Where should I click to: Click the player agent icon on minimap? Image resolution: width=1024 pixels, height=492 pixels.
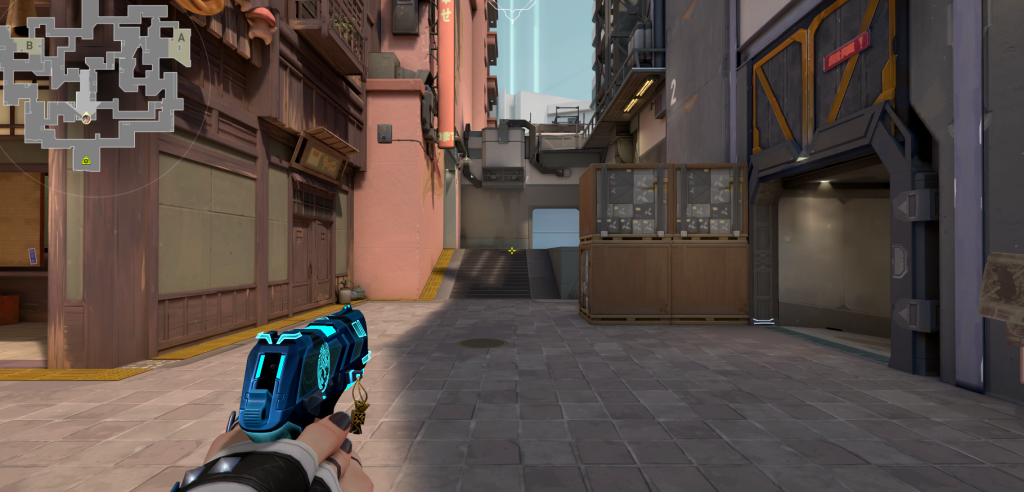pos(86,119)
